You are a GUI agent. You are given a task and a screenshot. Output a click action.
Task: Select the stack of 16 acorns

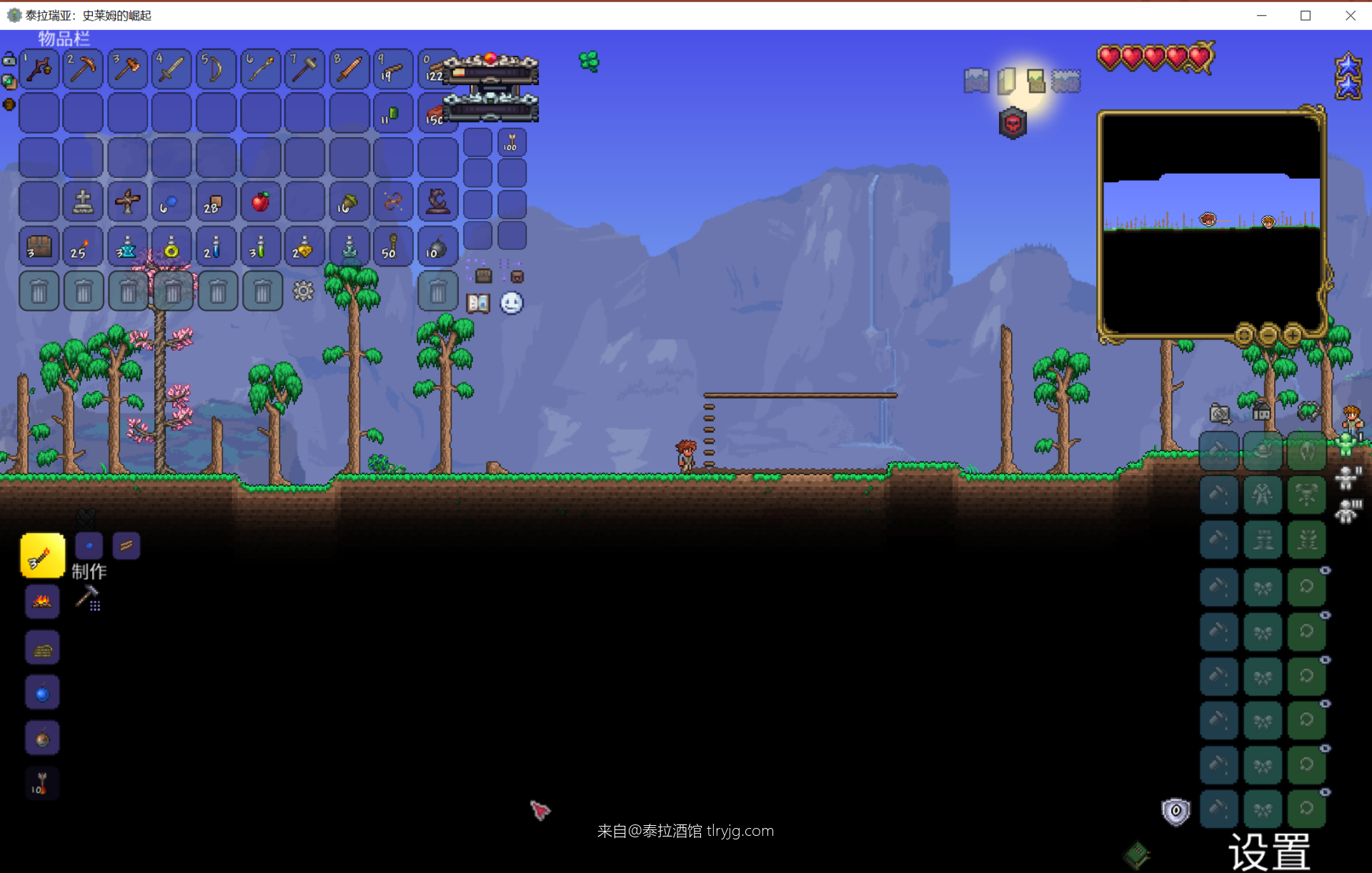(x=349, y=202)
